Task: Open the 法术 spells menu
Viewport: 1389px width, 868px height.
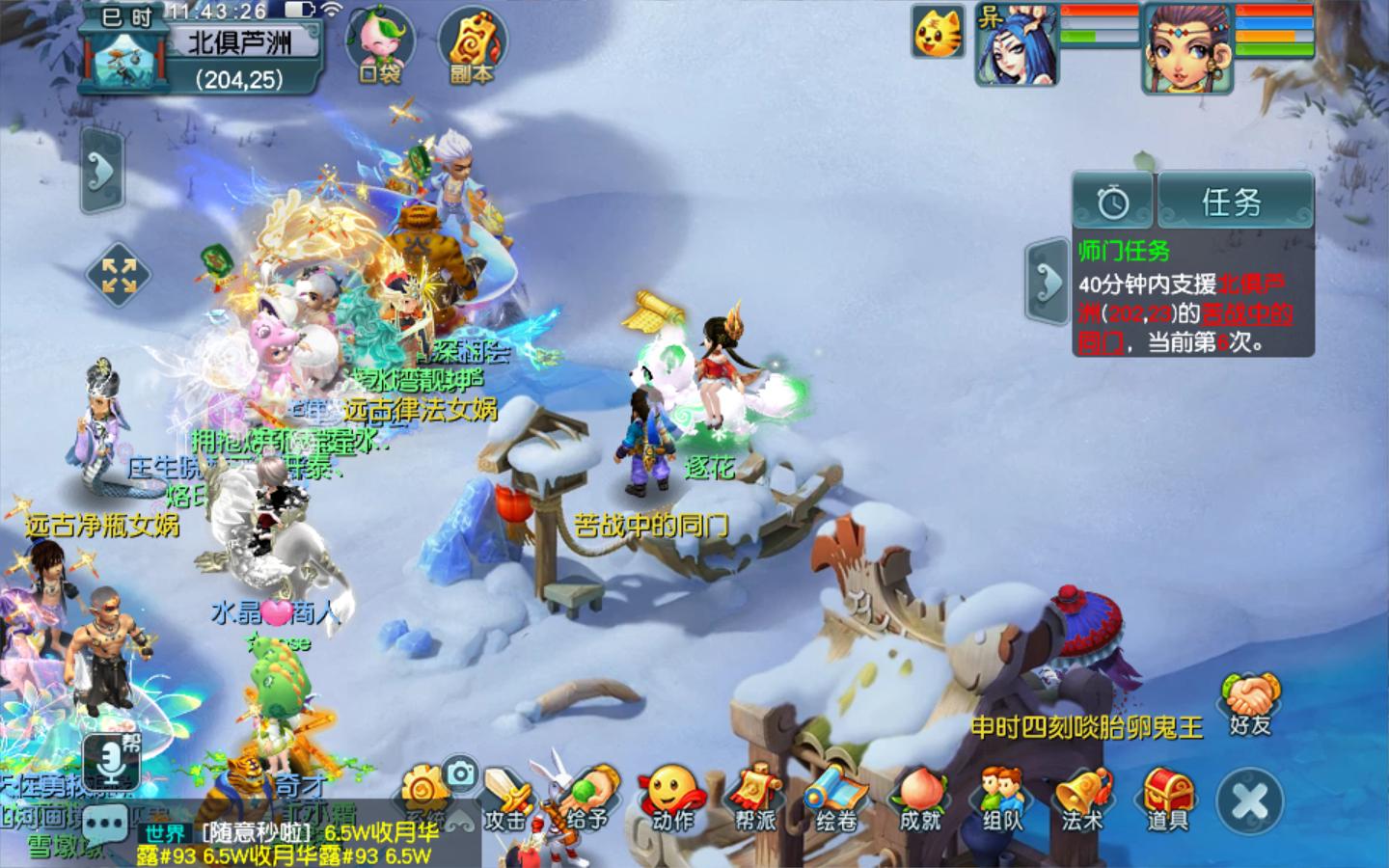Action: (x=1083, y=800)
